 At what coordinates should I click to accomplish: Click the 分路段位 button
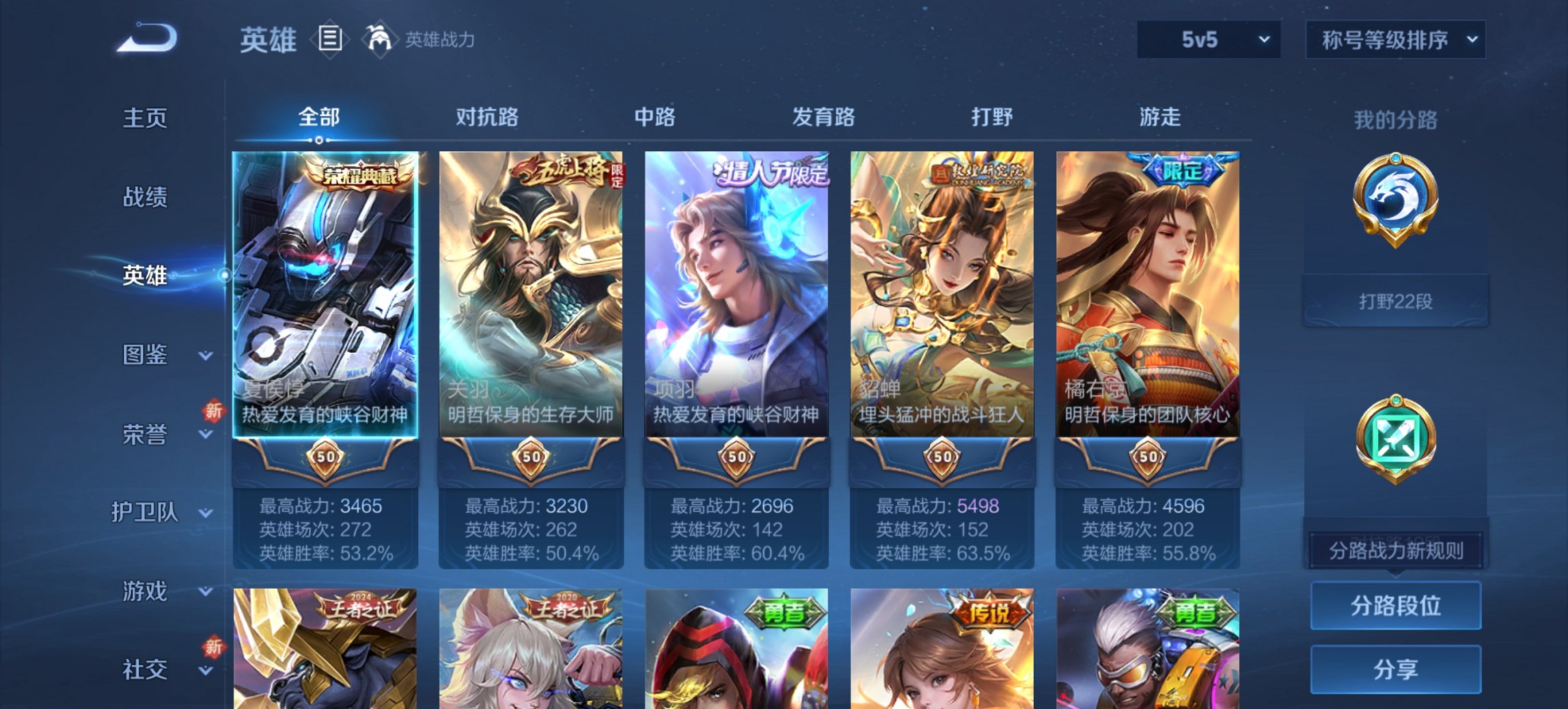tap(1394, 605)
